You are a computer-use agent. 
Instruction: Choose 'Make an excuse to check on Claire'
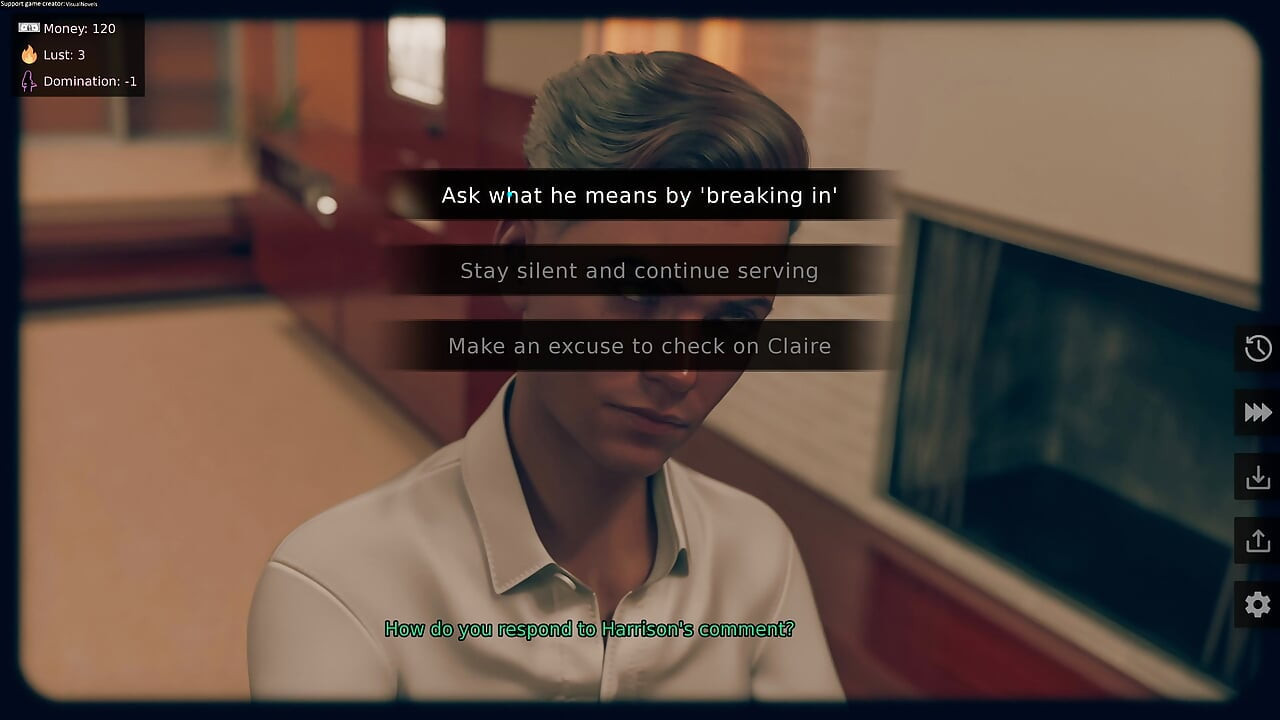tap(640, 345)
